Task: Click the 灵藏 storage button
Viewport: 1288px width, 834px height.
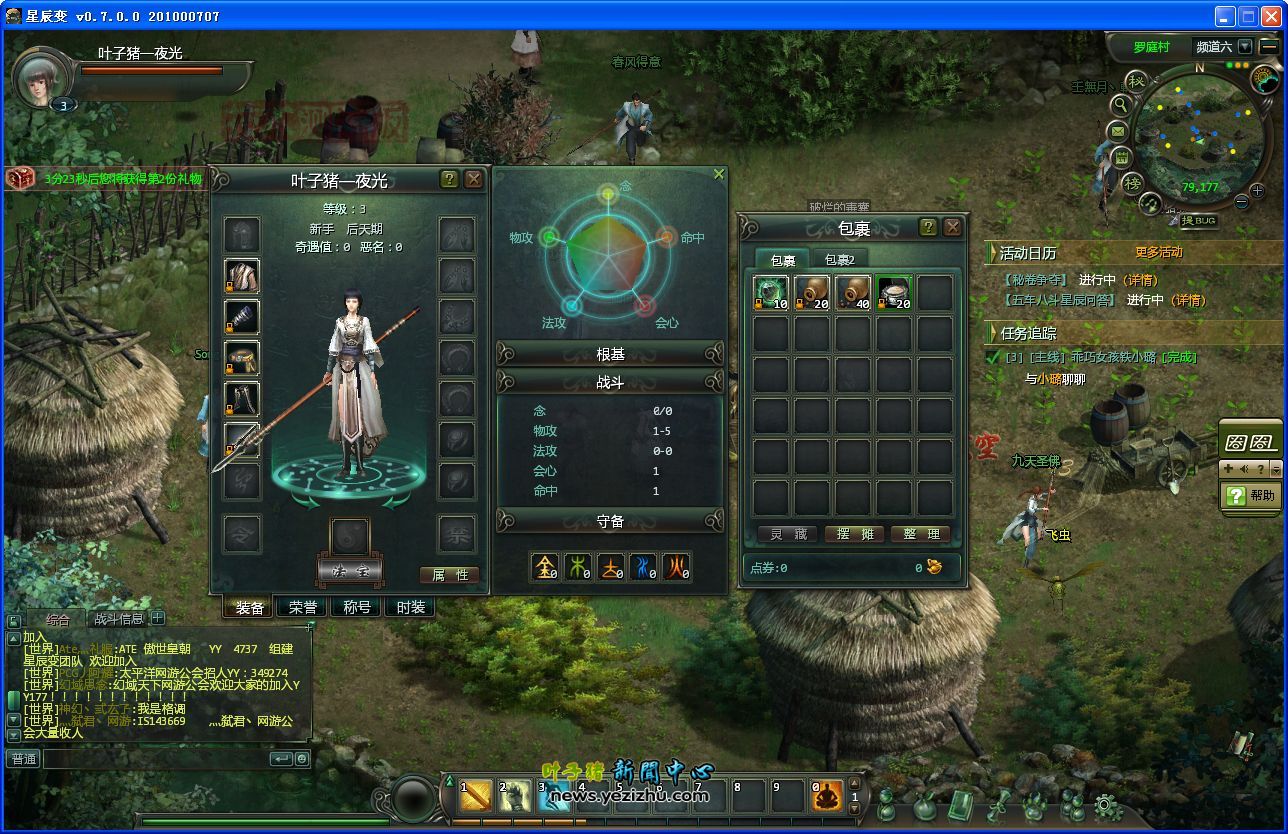Action: pyautogui.click(x=788, y=534)
